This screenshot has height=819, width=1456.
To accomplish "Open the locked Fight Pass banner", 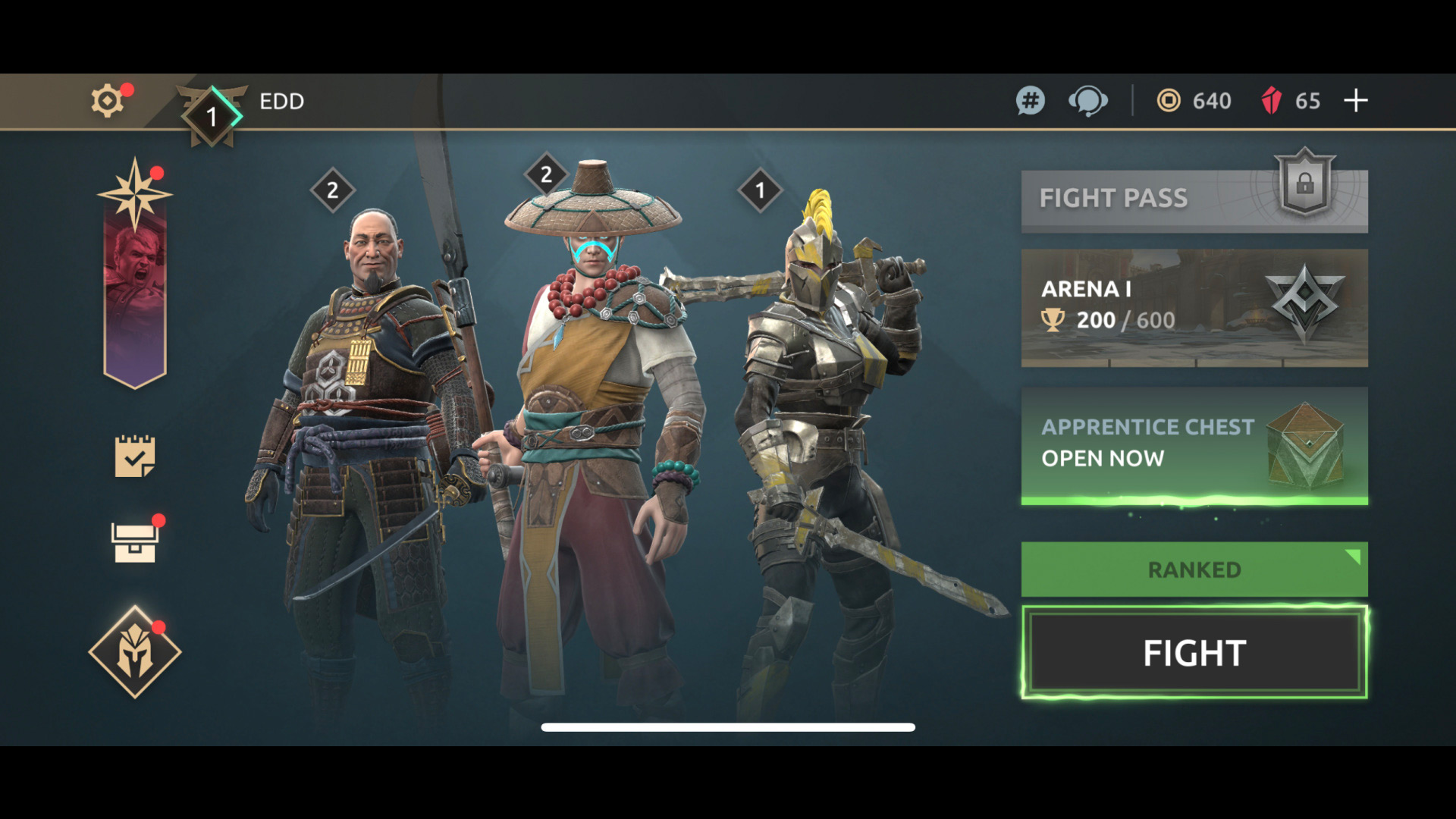I will click(1194, 199).
